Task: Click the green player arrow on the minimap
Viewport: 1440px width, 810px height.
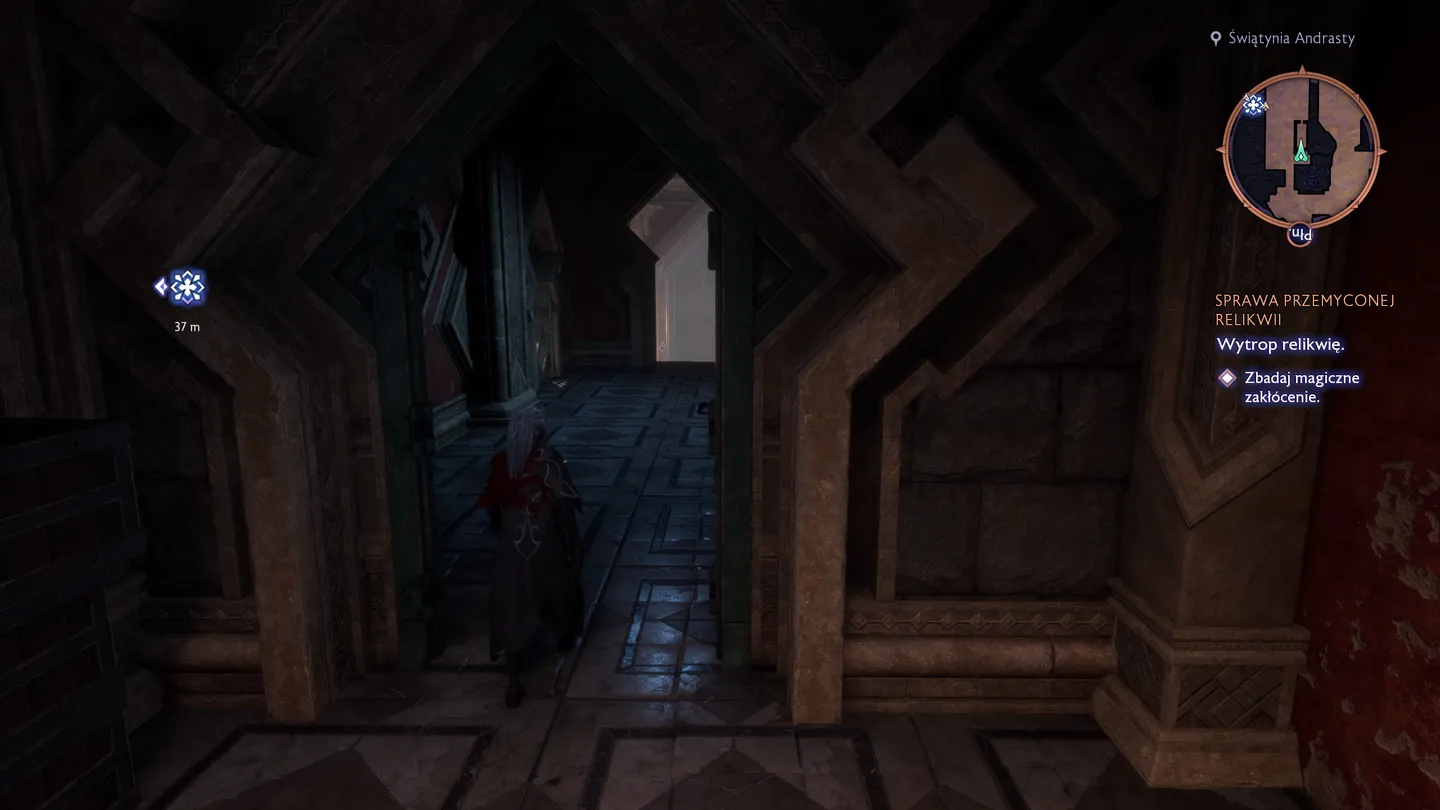Action: 1301,152
